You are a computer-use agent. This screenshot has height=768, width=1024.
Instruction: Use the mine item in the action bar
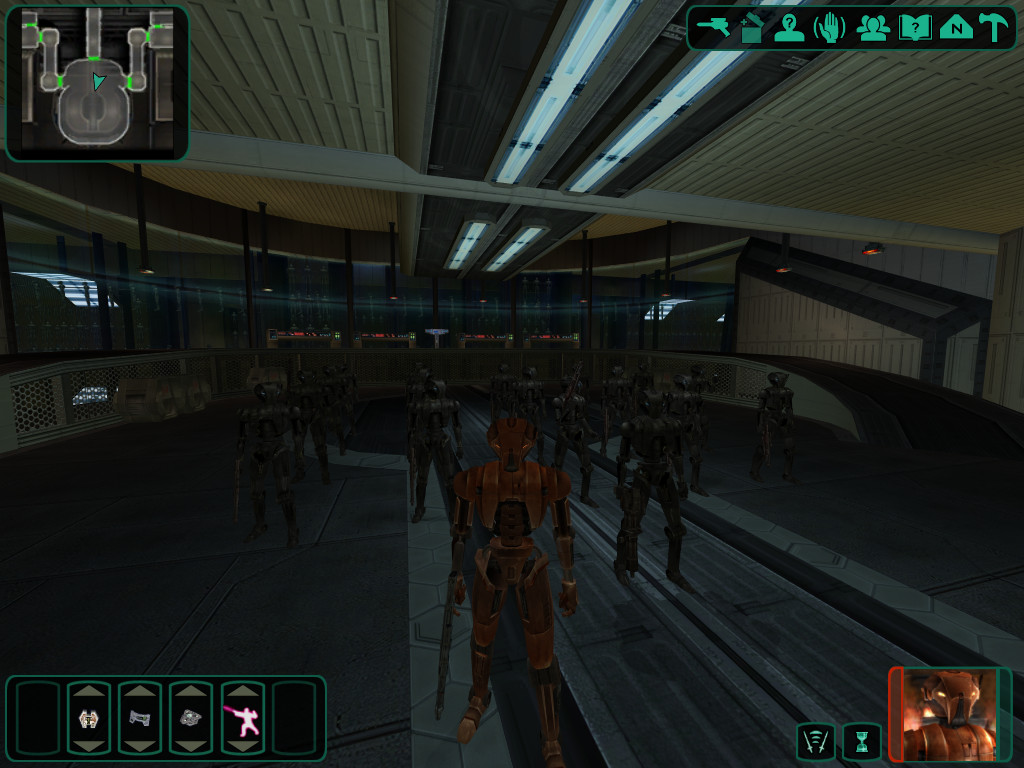(x=191, y=717)
